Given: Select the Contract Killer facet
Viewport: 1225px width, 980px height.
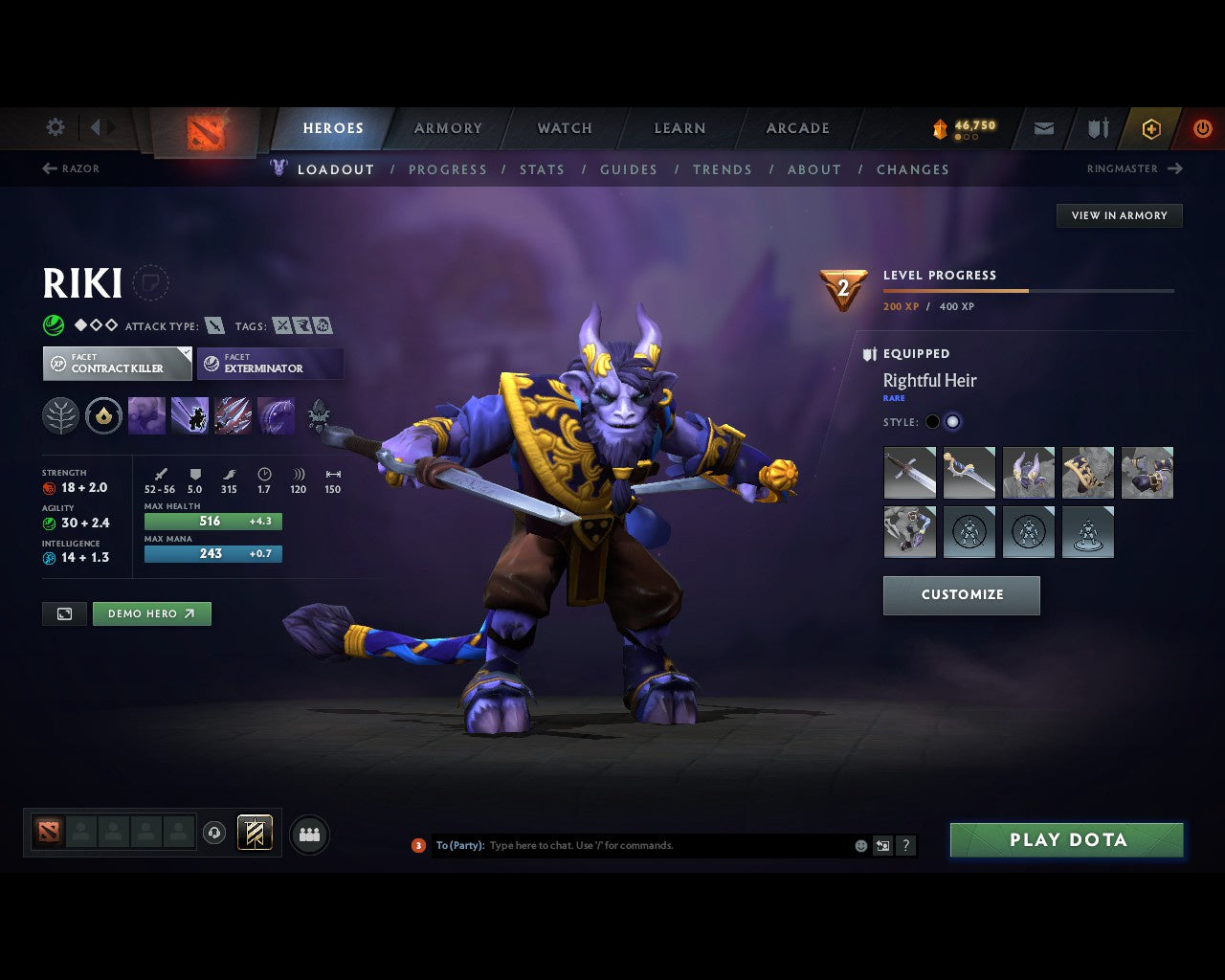Looking at the screenshot, I should pos(117,363).
